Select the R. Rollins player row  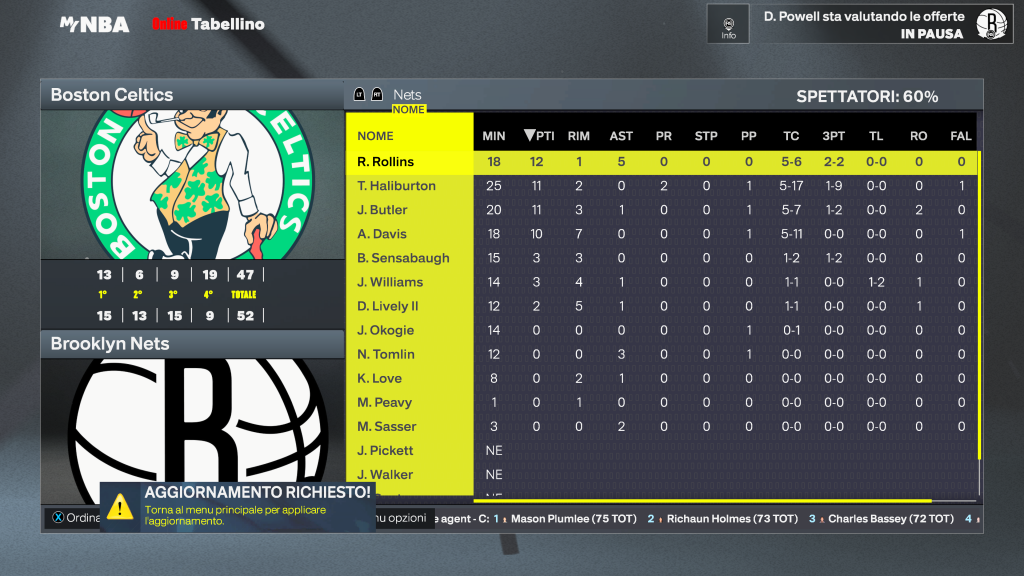pos(386,162)
